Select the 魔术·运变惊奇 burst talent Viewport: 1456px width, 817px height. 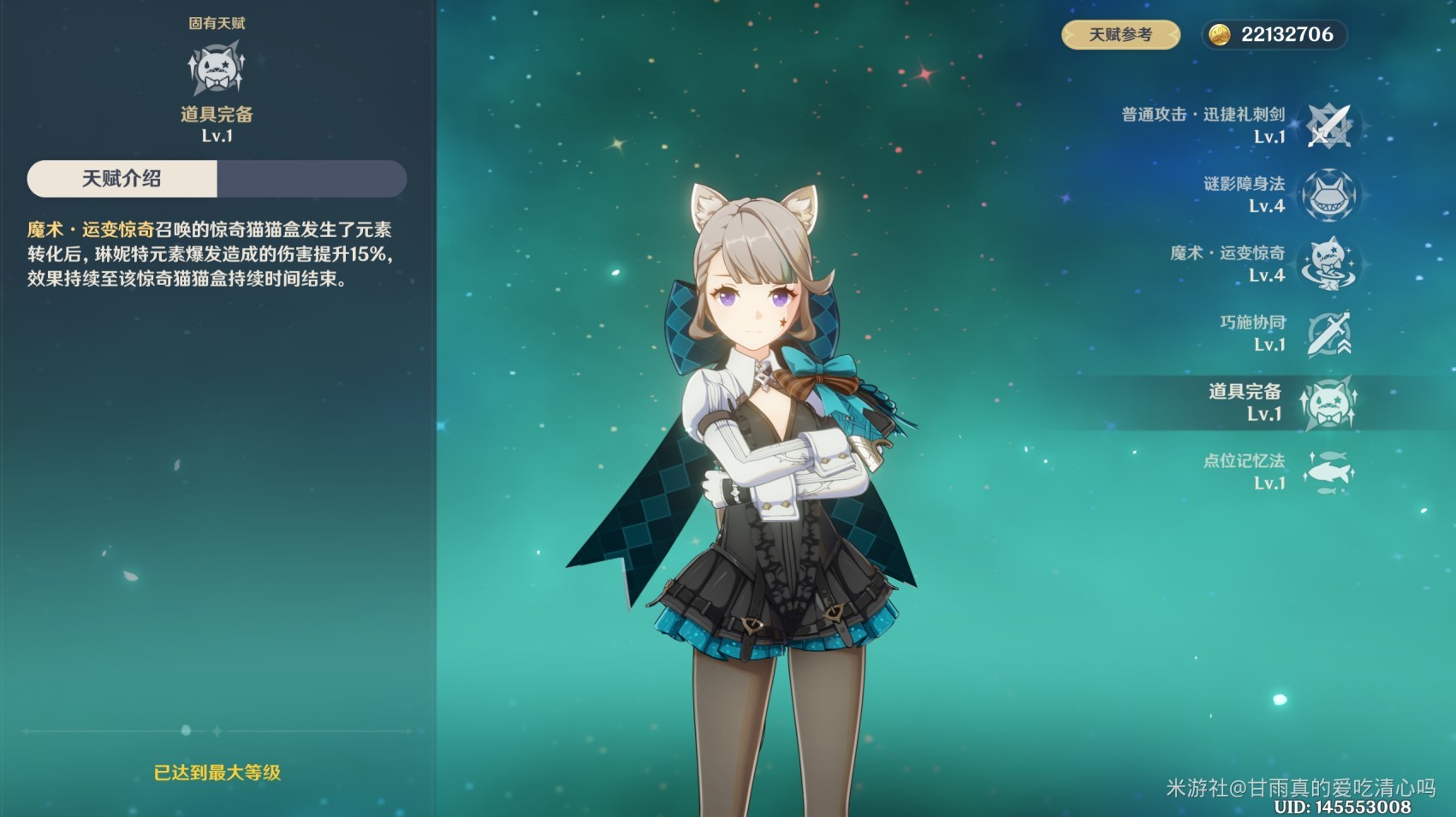tap(1328, 264)
